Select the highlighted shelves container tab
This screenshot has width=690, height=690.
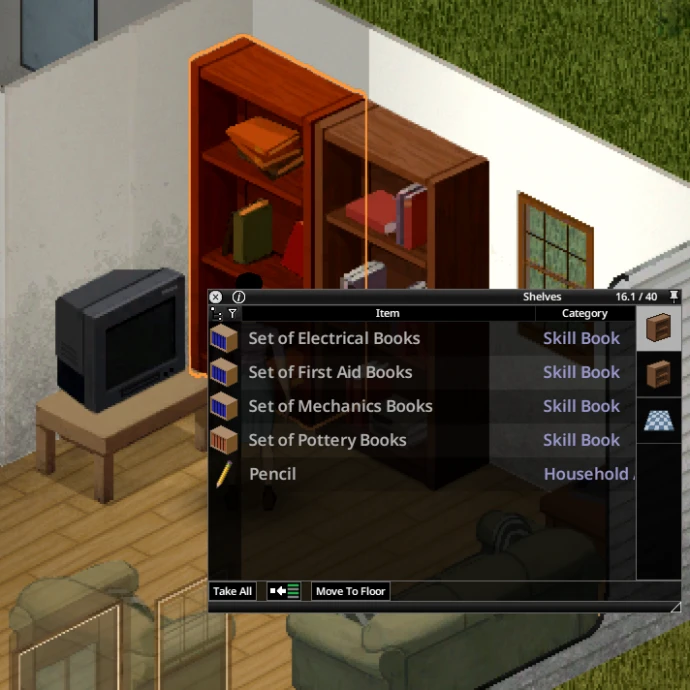click(x=658, y=328)
